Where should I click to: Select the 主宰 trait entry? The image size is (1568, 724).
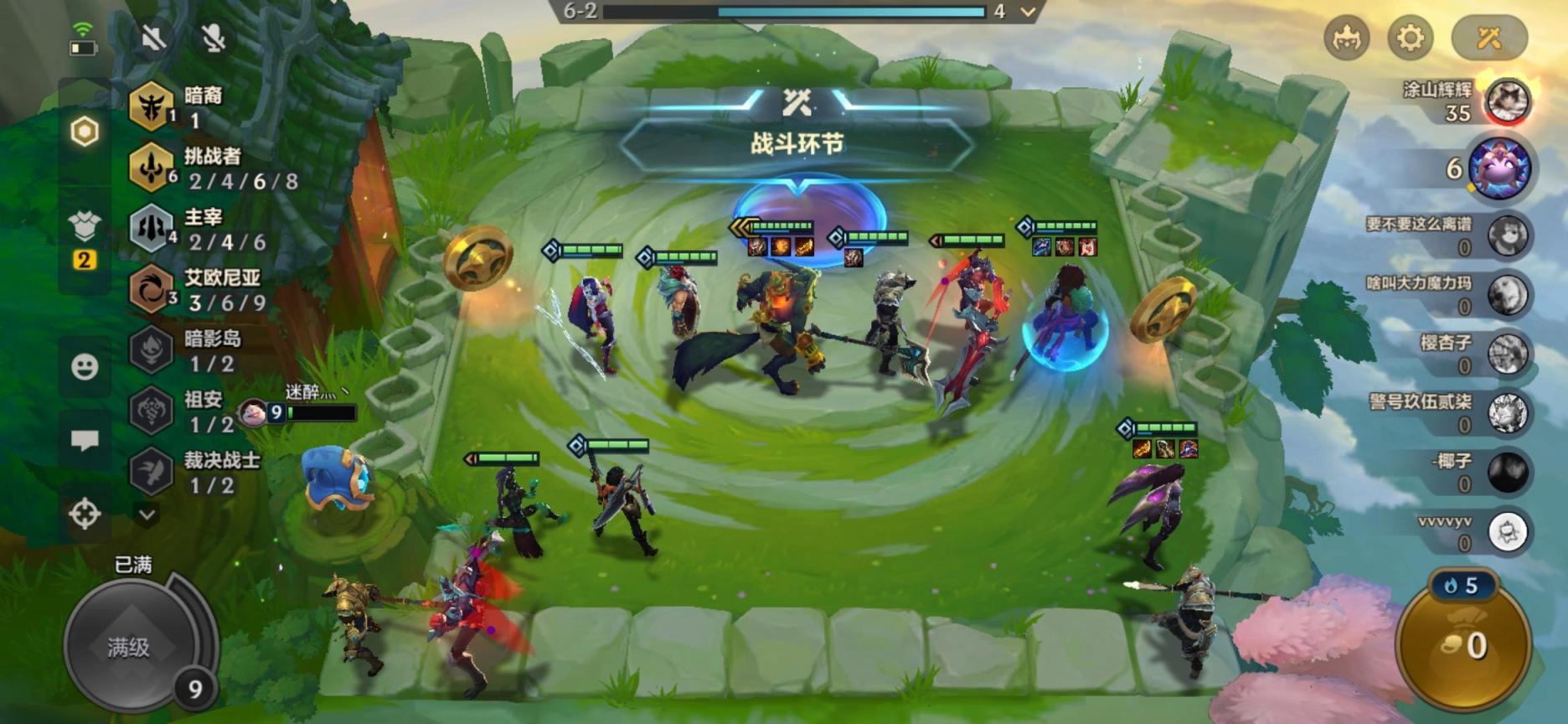pos(201,229)
